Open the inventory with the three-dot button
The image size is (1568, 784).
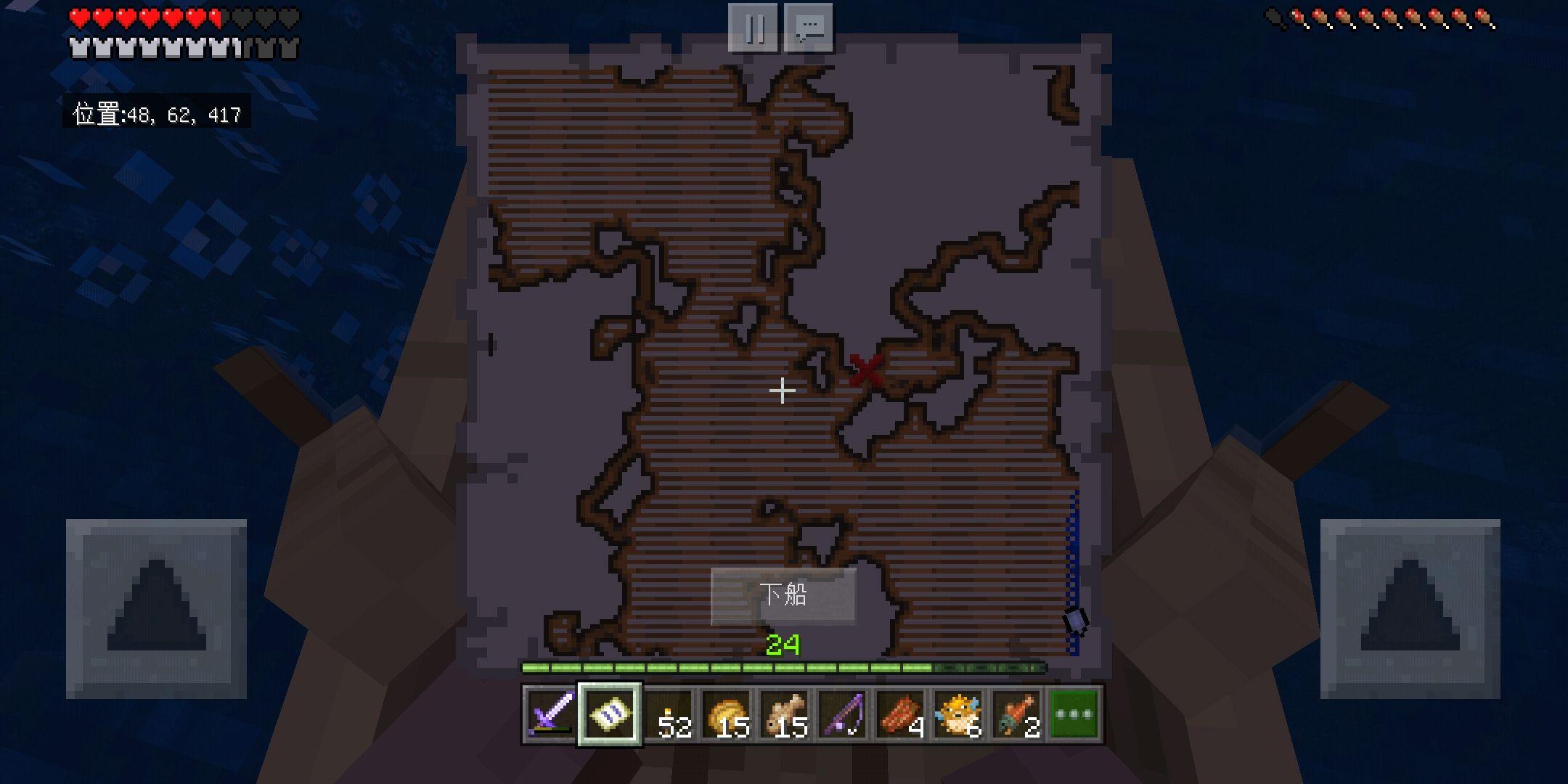tap(1074, 714)
